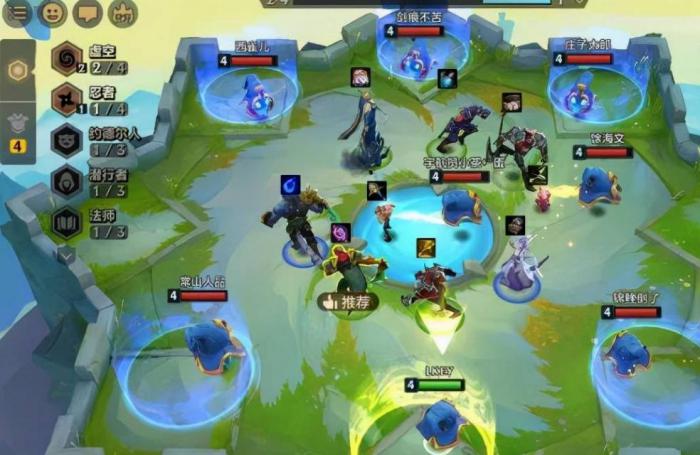Expand the trait list with down arrow
Image resolution: width=700 pixels, height=455 pixels.
coord(66,255)
